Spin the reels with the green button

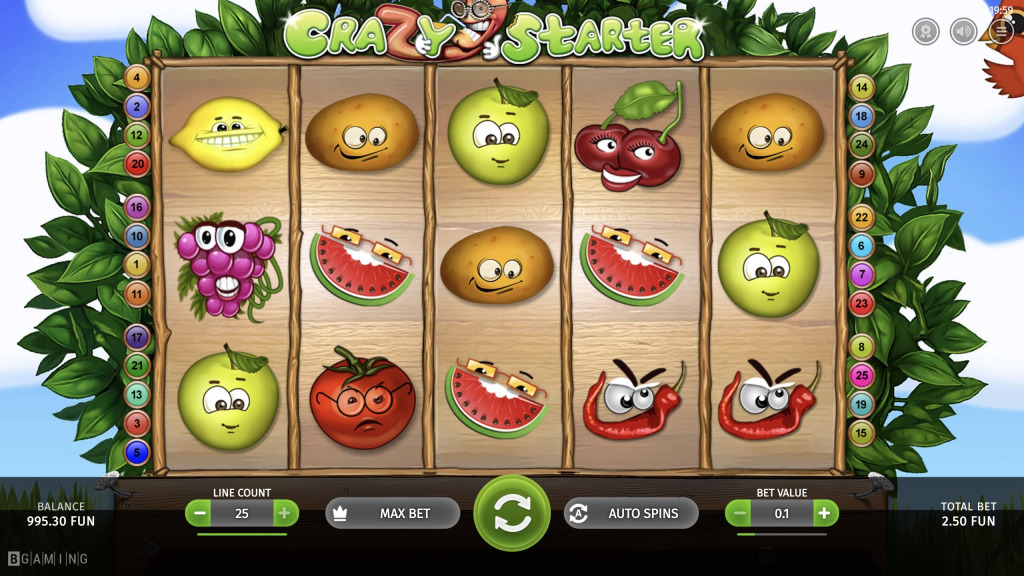point(512,513)
